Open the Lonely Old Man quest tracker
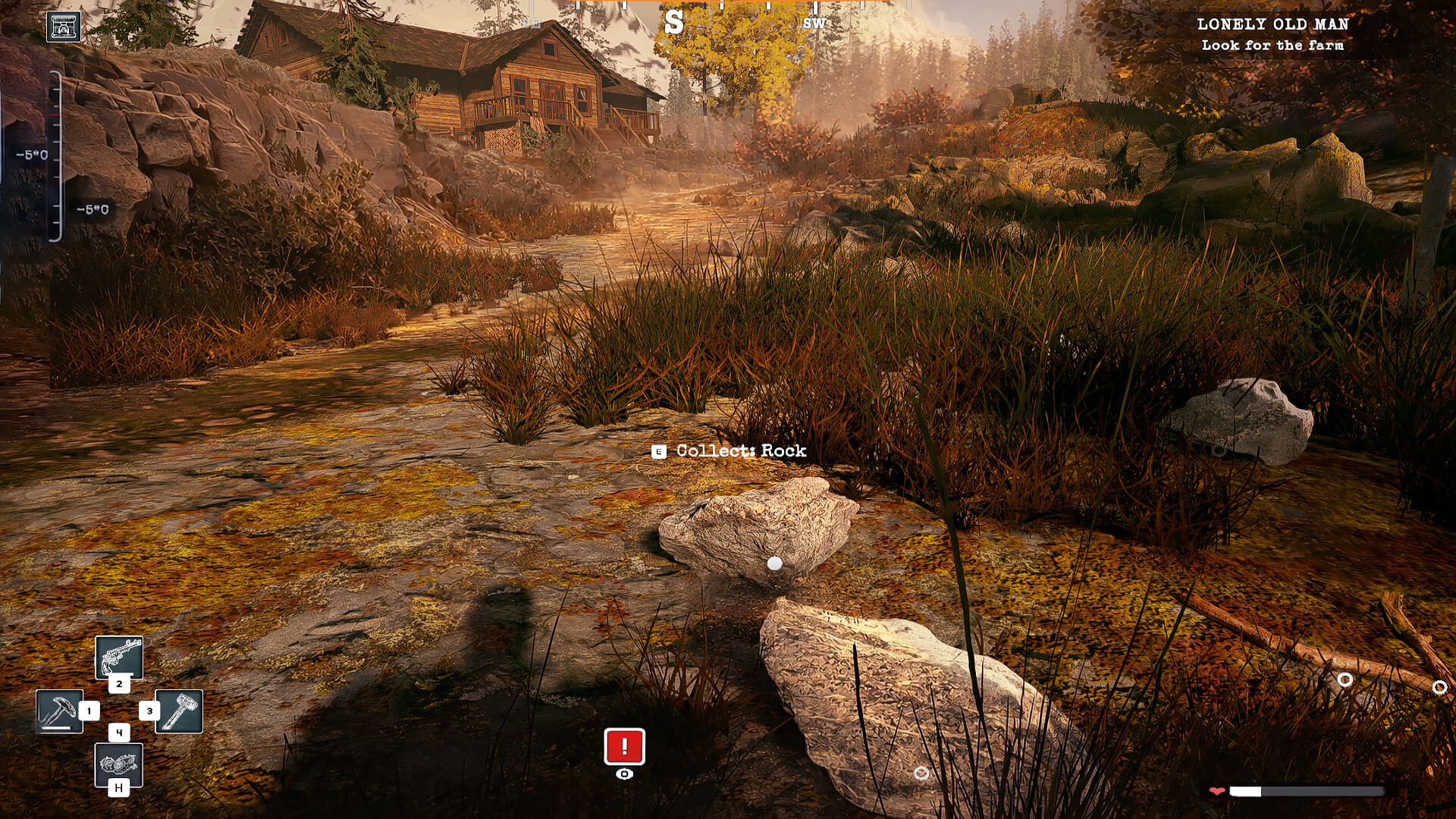 1272,34
